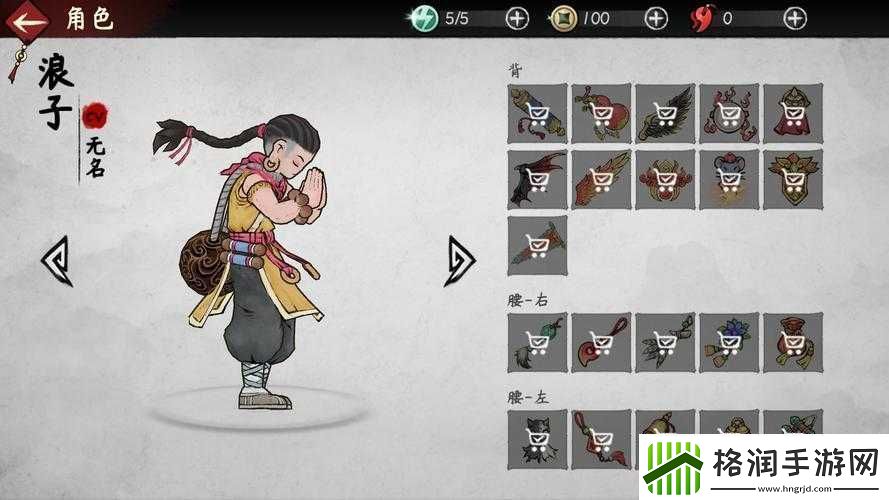Select the black feather wing back item

(665, 112)
